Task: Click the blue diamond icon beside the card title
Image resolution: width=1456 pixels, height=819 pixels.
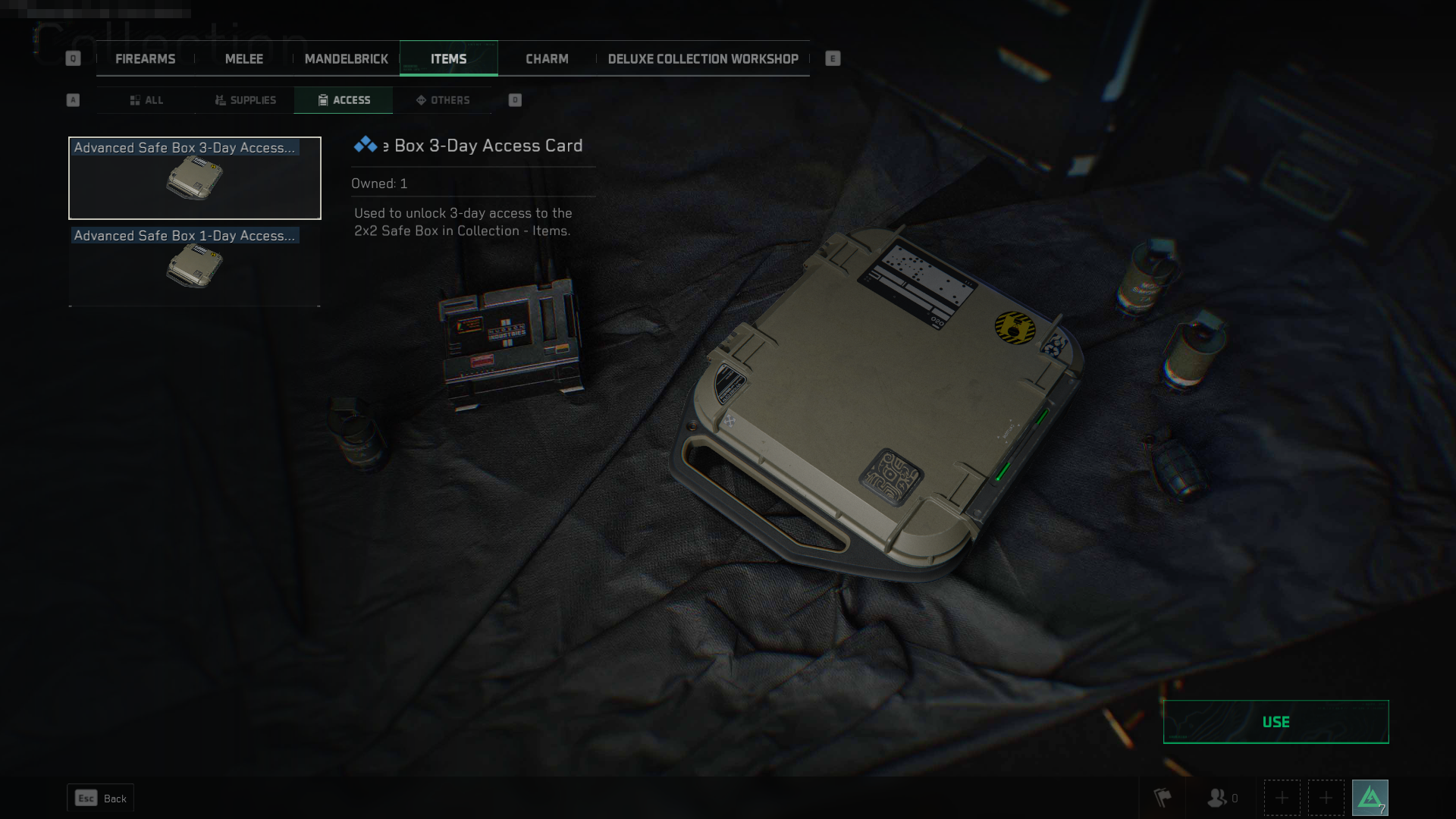Action: [366, 144]
